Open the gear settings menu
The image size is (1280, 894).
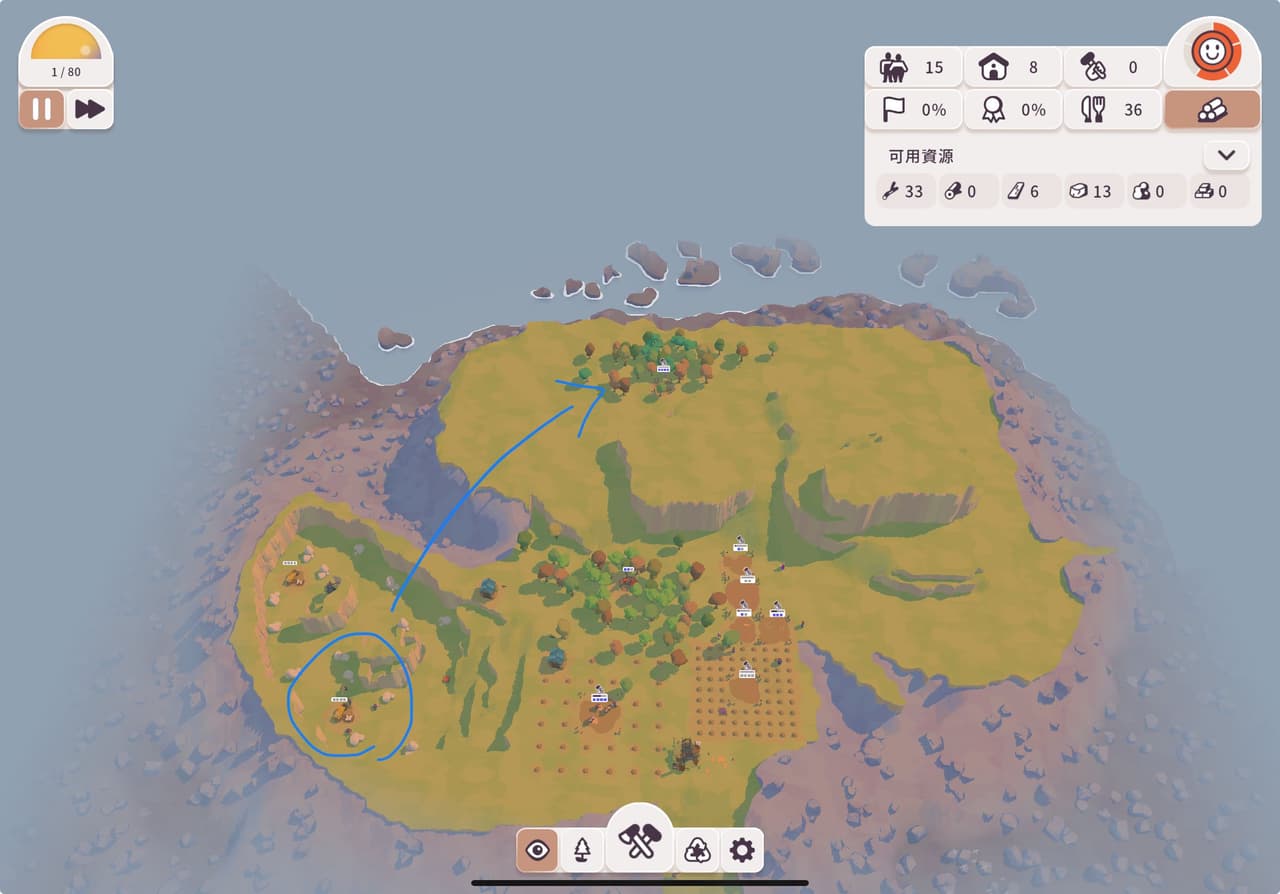[741, 851]
